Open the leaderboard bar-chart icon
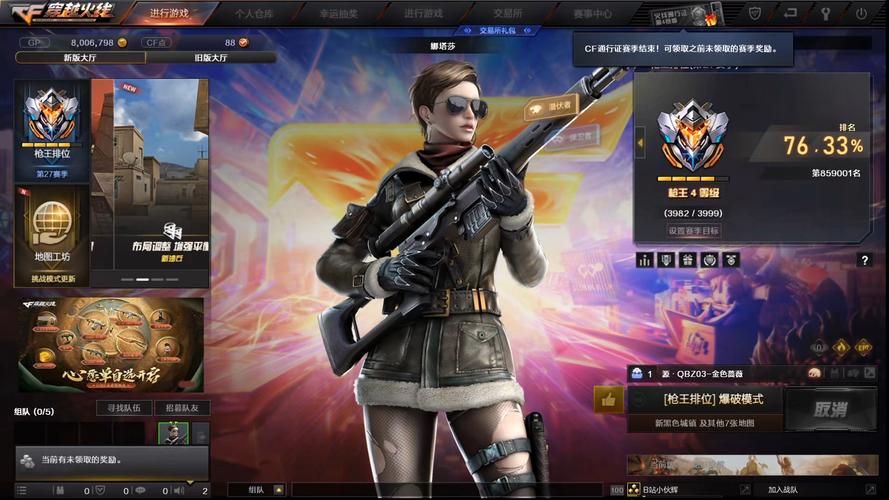The width and height of the screenshot is (889, 500). coord(645,260)
